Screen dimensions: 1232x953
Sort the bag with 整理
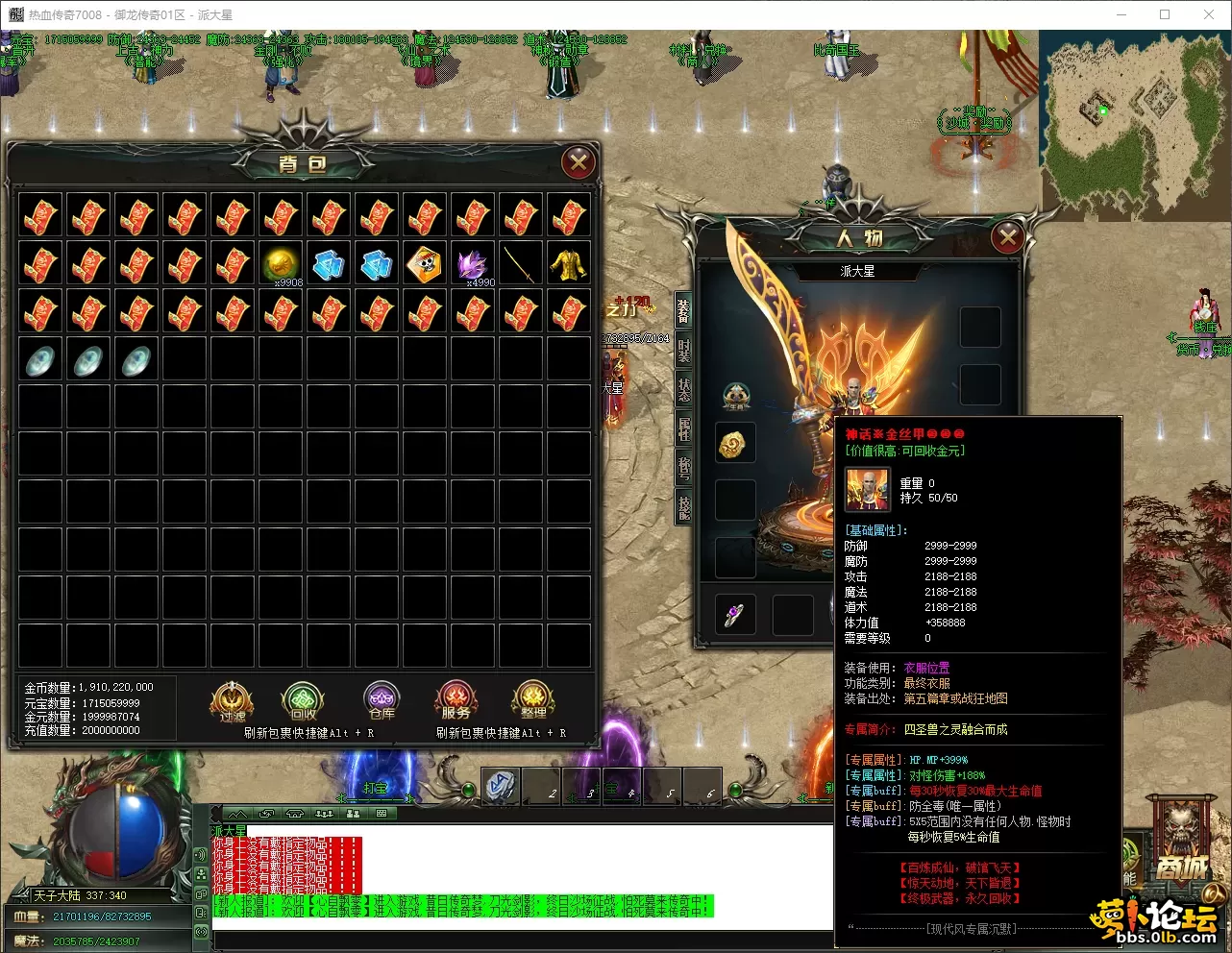(x=533, y=702)
